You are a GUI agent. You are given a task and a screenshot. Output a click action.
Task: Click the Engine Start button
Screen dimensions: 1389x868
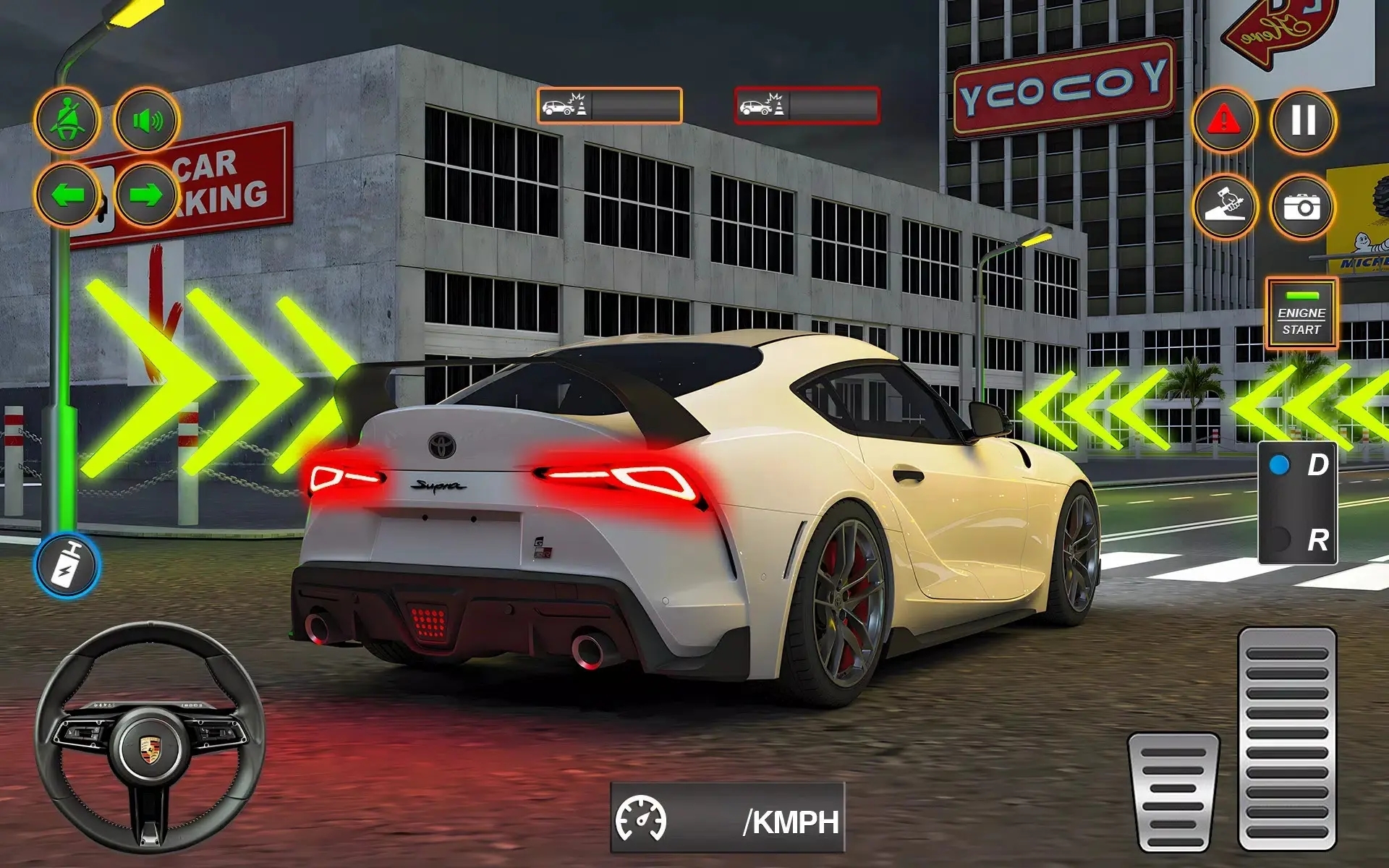(1301, 315)
